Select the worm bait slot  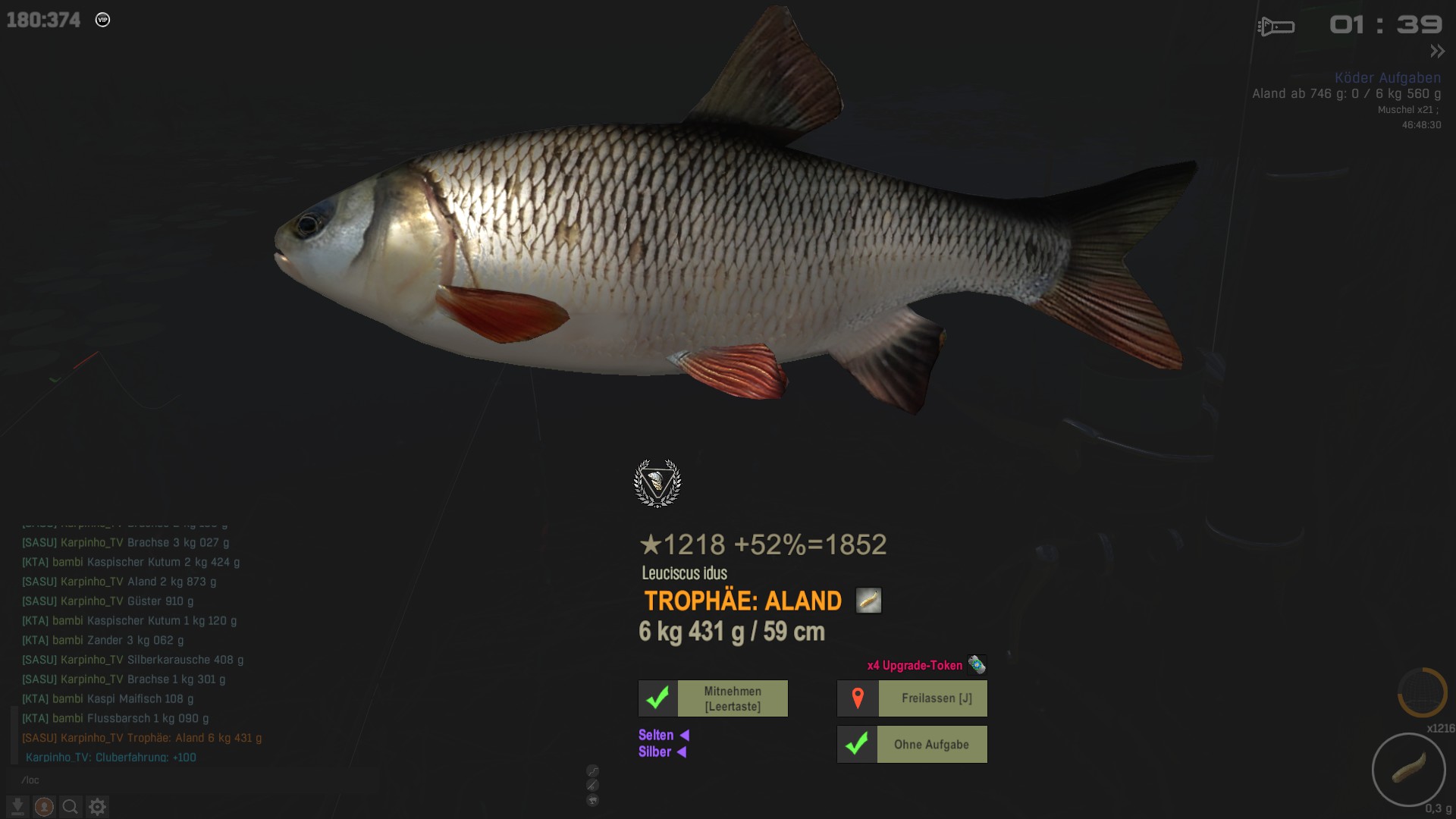(1408, 770)
